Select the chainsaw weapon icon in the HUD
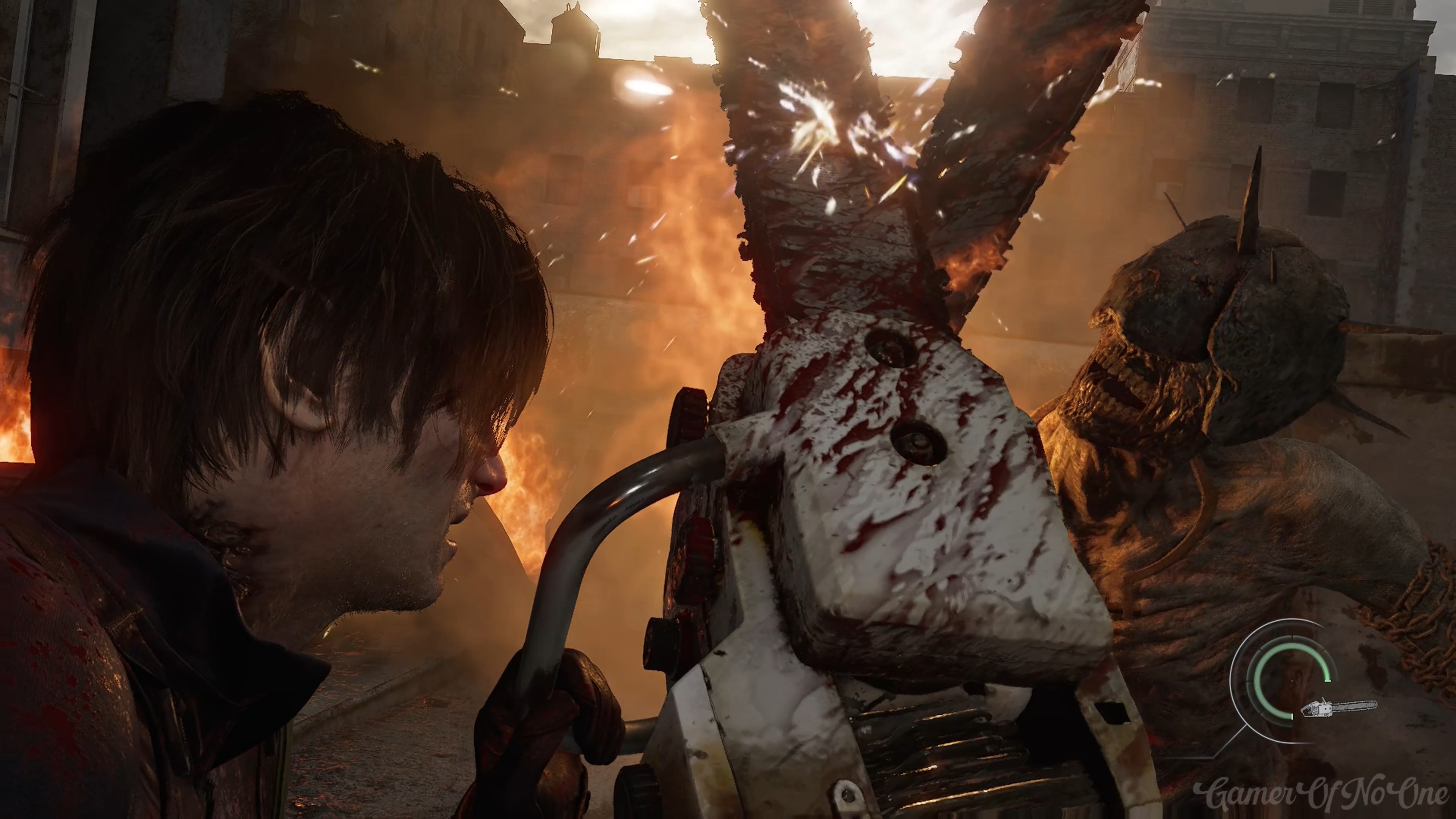This screenshot has width=1456, height=819. point(1338,707)
